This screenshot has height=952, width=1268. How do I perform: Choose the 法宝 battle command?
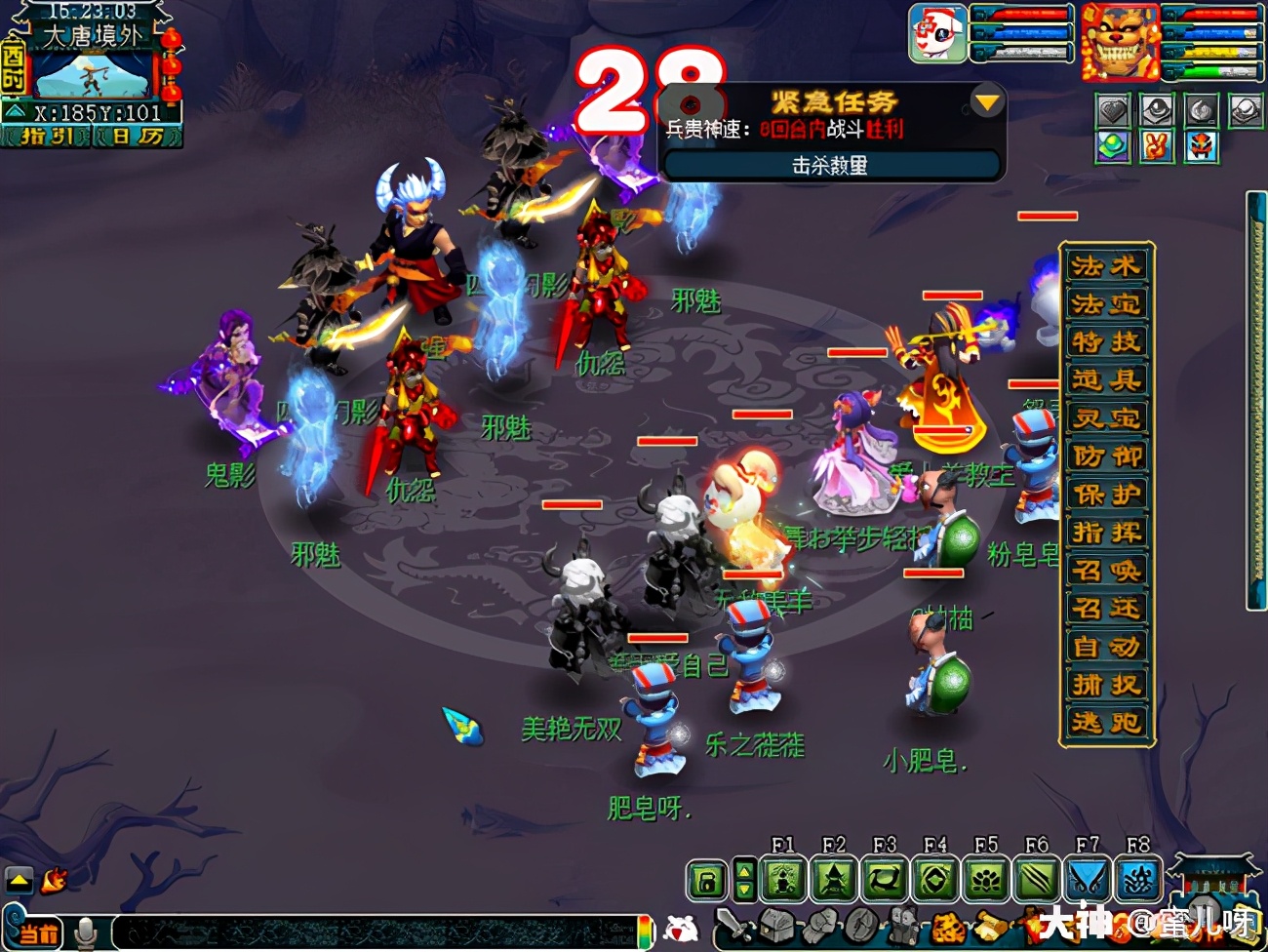1106,304
